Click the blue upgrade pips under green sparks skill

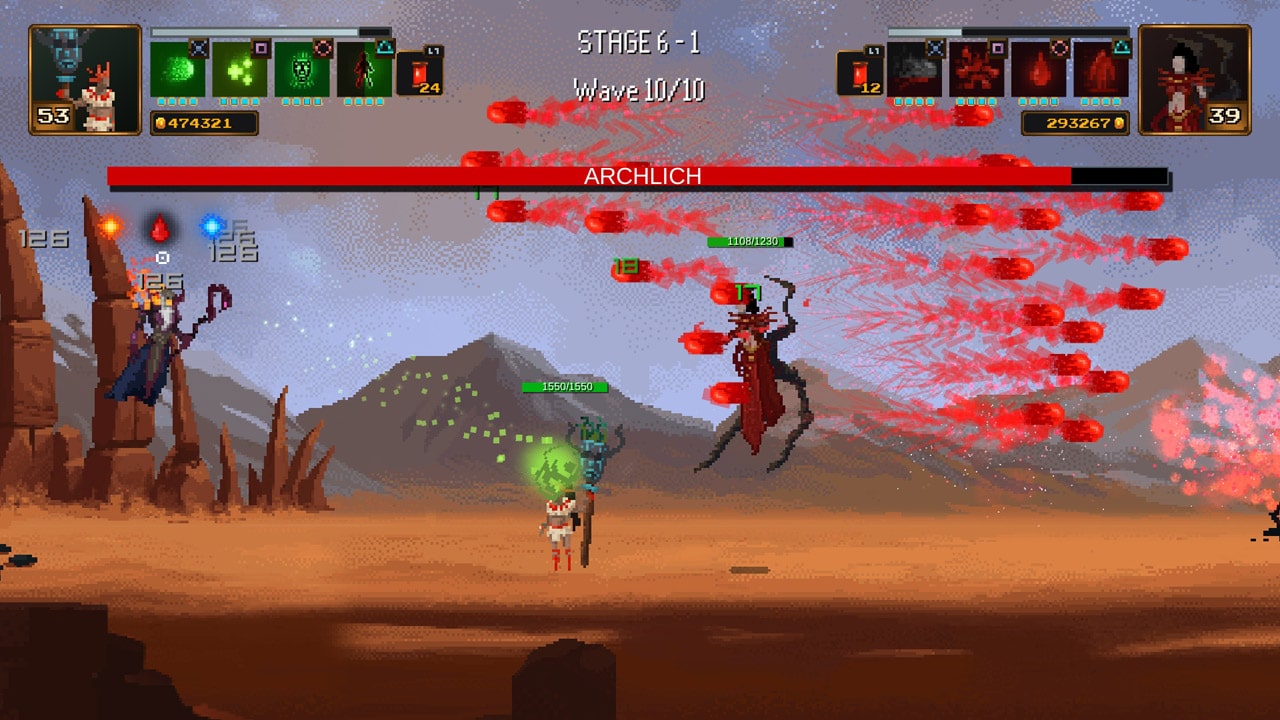tap(240, 103)
